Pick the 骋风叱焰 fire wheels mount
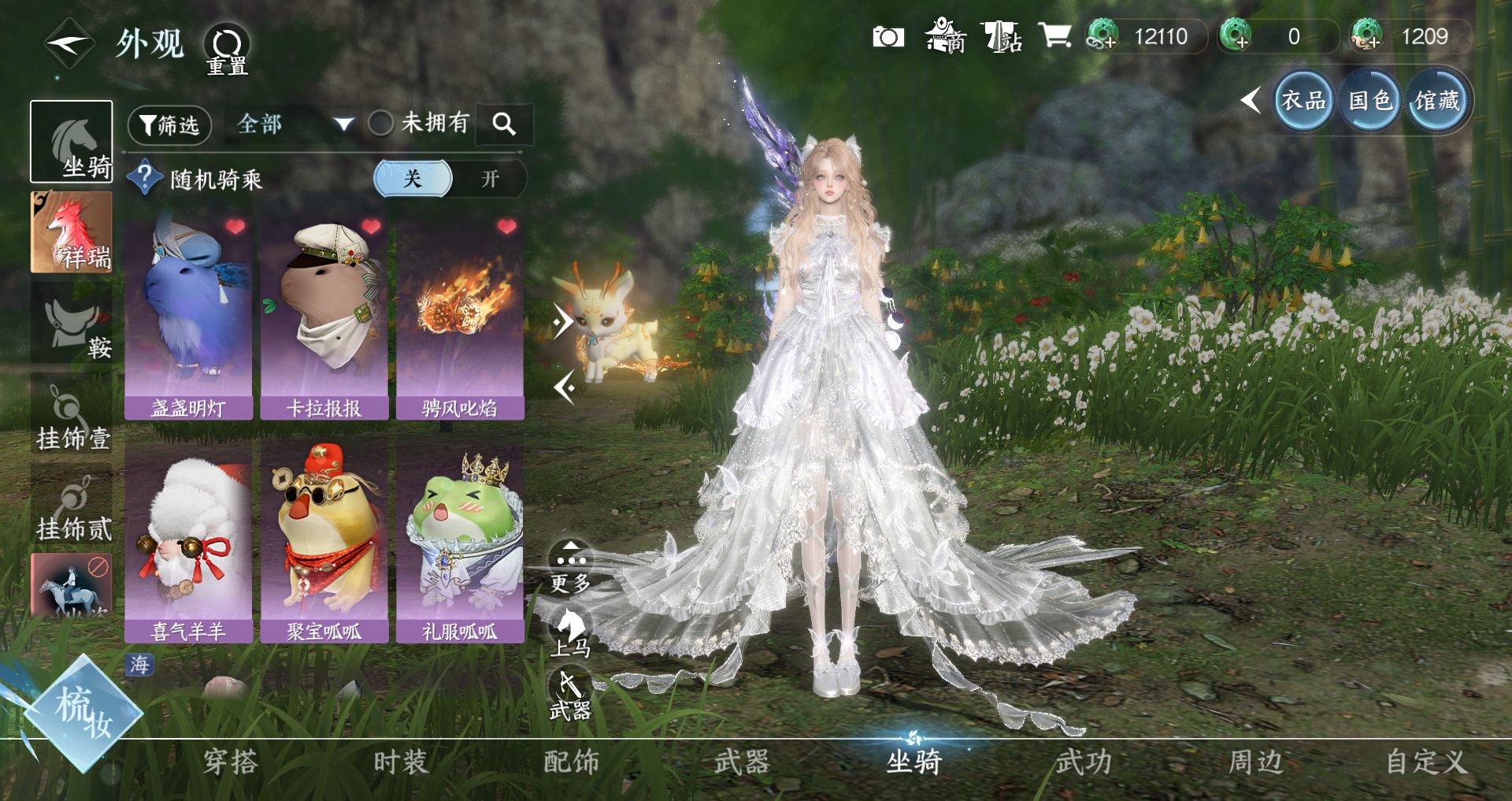The image size is (1512, 801). [460, 315]
